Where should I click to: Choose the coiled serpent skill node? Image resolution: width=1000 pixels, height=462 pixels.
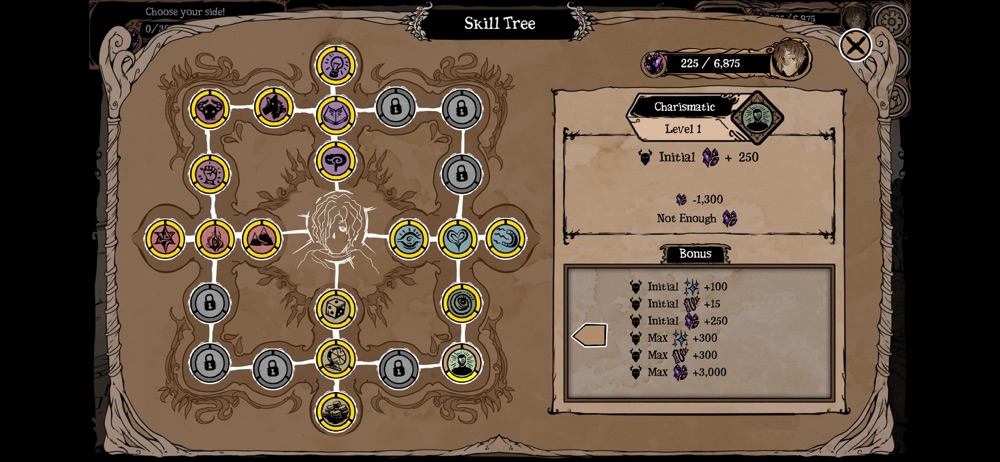[506, 238]
